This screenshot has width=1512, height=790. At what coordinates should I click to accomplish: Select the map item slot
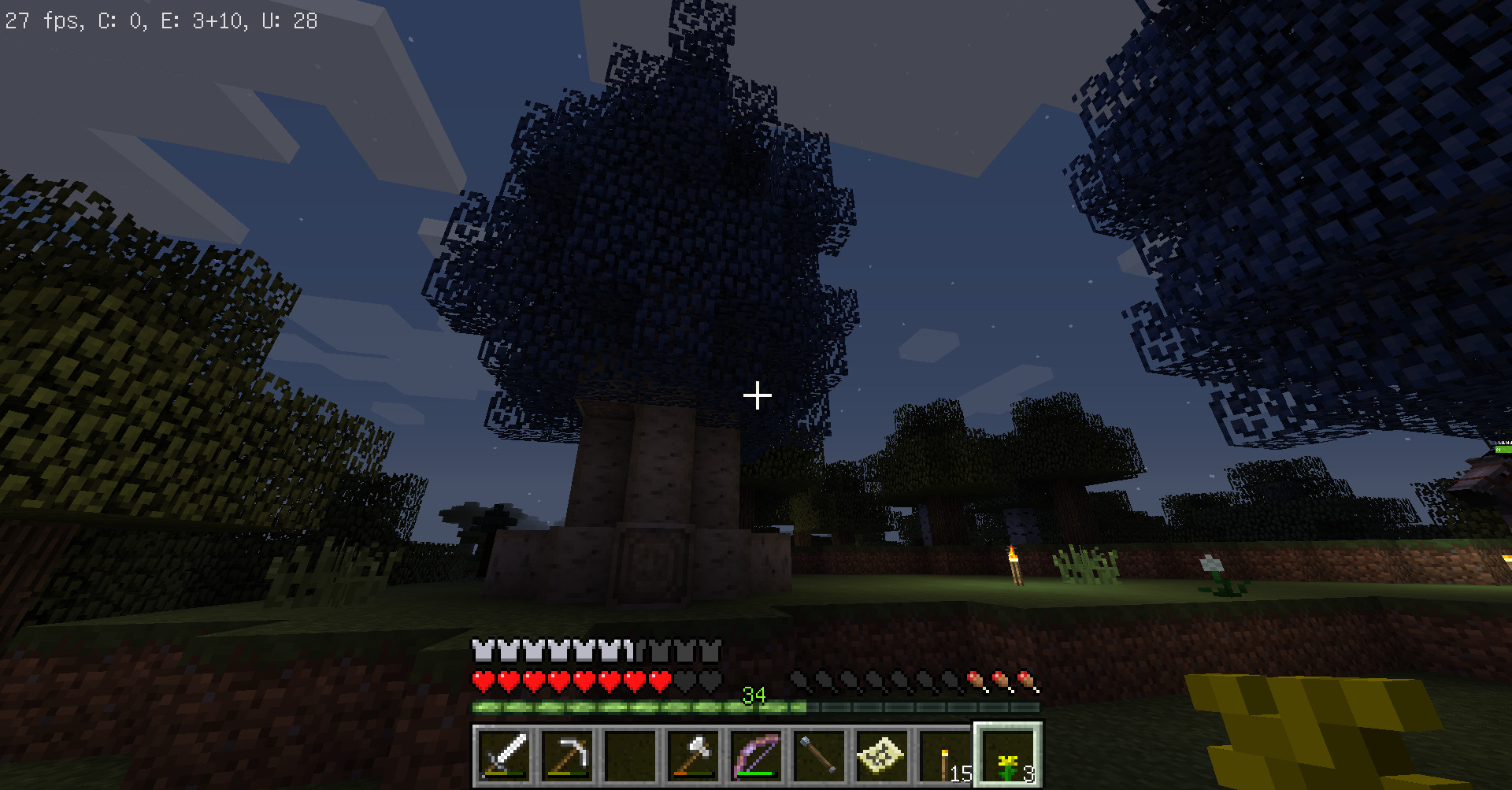[x=883, y=755]
